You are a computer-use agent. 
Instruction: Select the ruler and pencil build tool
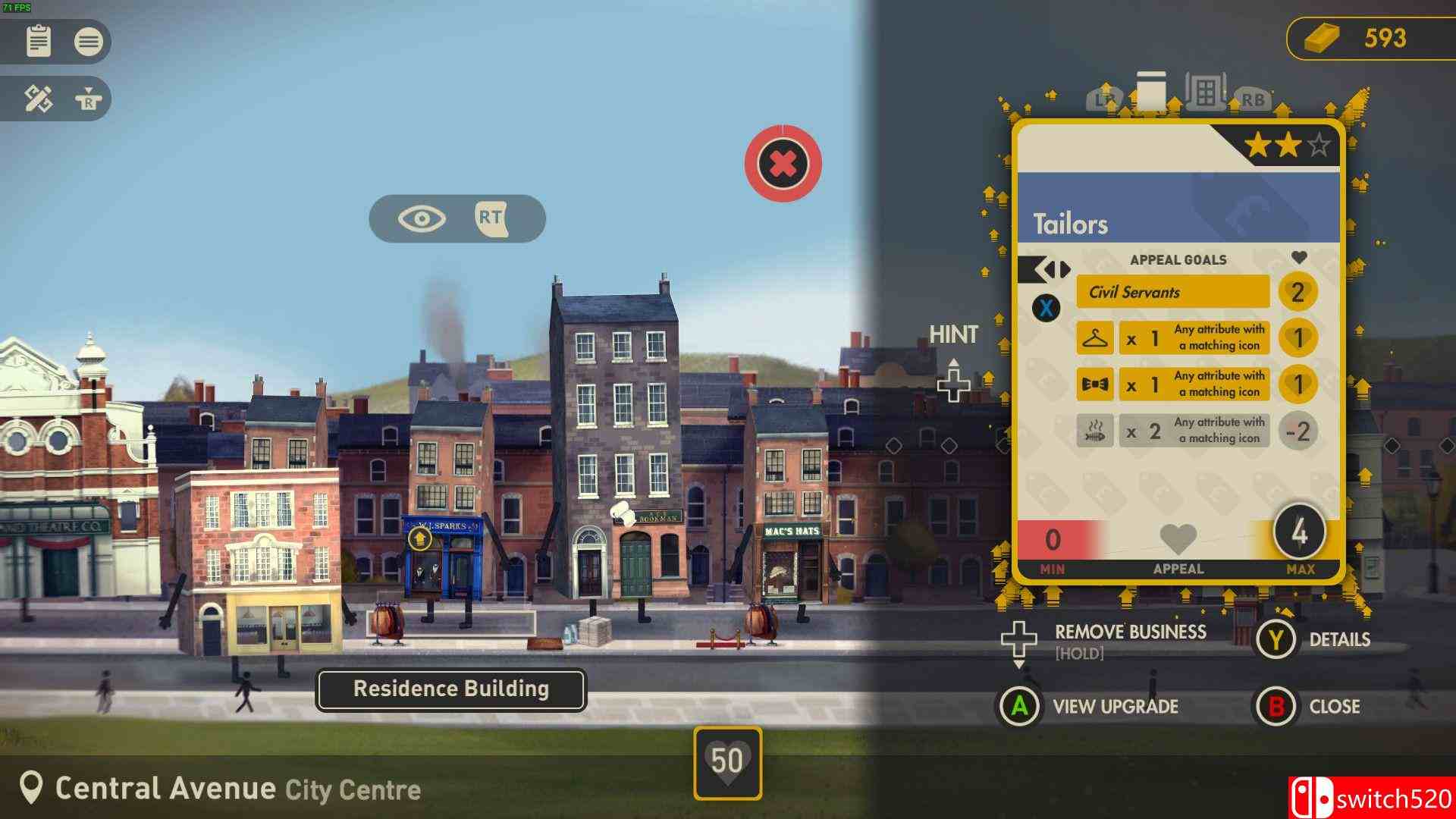(x=38, y=99)
